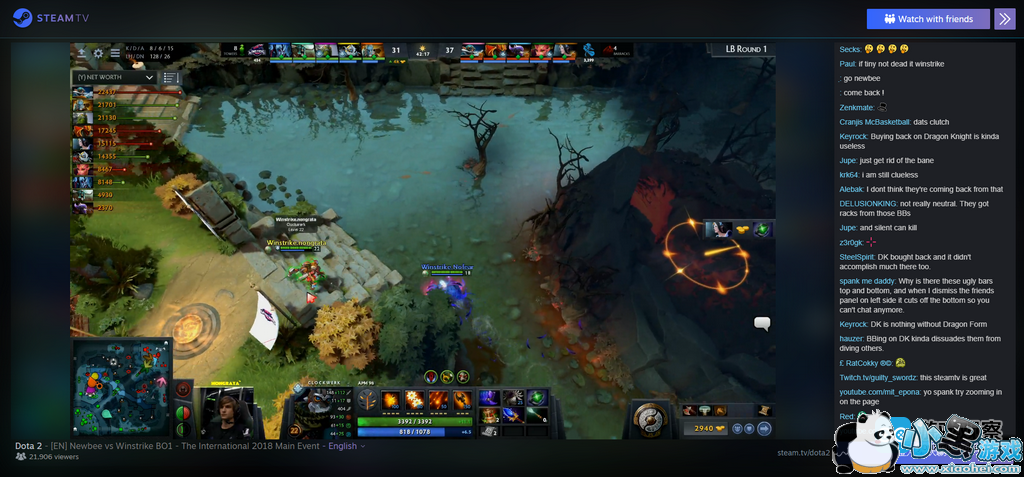Click the Watch with friends button
The width and height of the screenshot is (1024, 477).
pyautogui.click(x=928, y=19)
